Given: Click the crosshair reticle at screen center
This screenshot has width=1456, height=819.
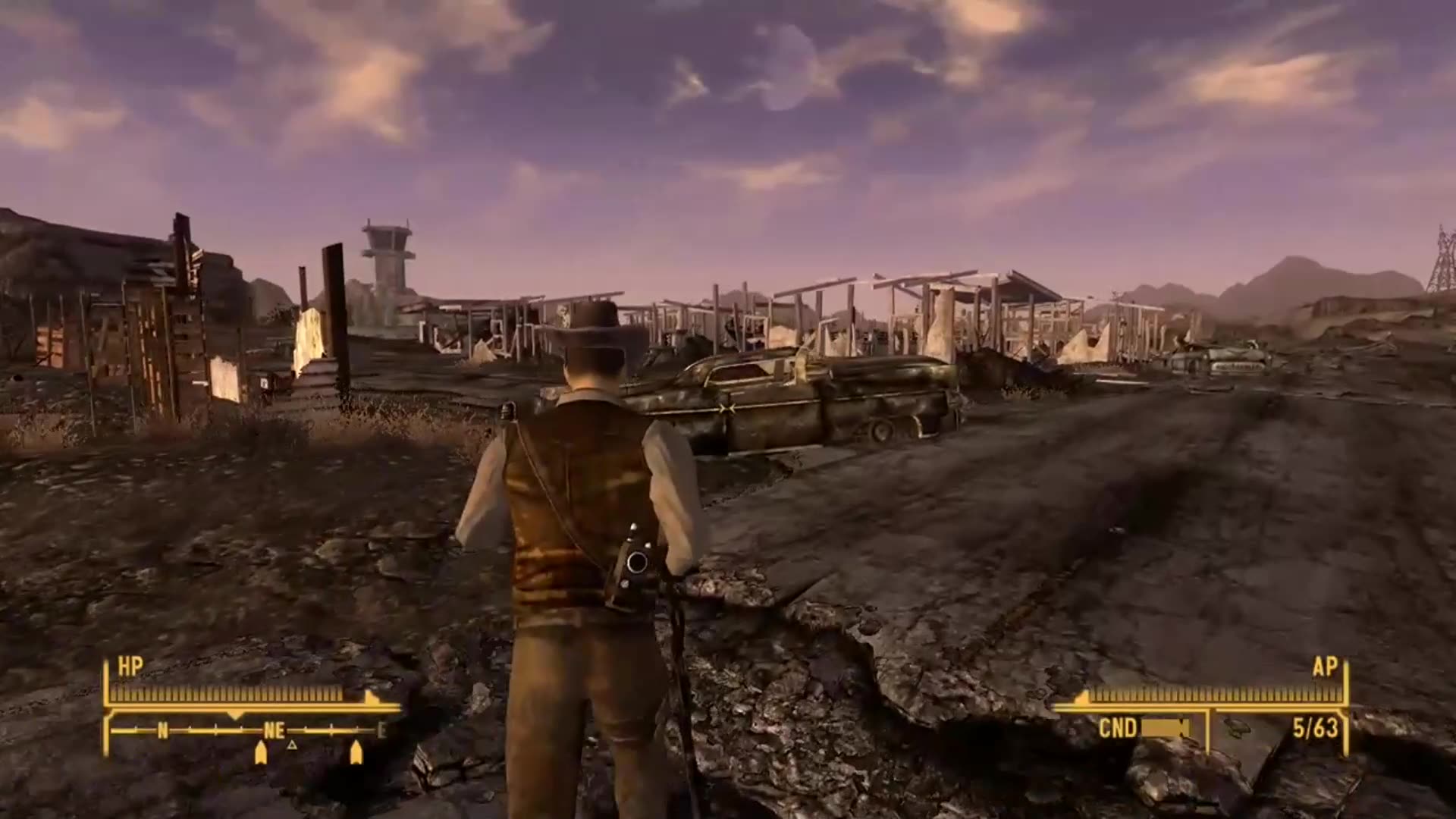Looking at the screenshot, I should coord(728,409).
